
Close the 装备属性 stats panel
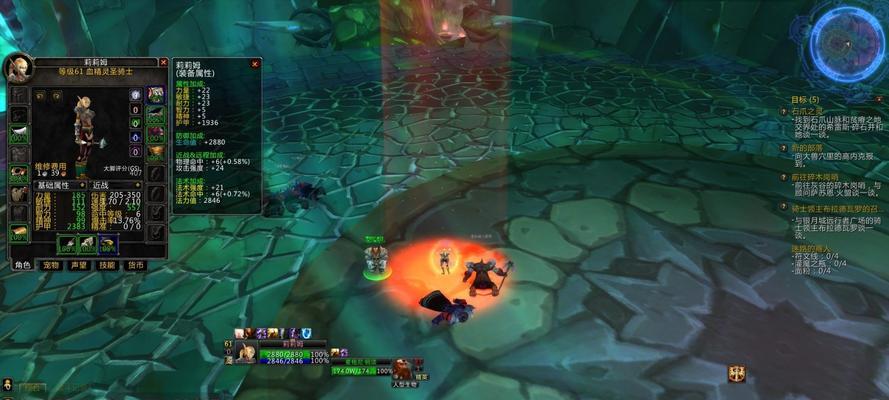(x=254, y=63)
